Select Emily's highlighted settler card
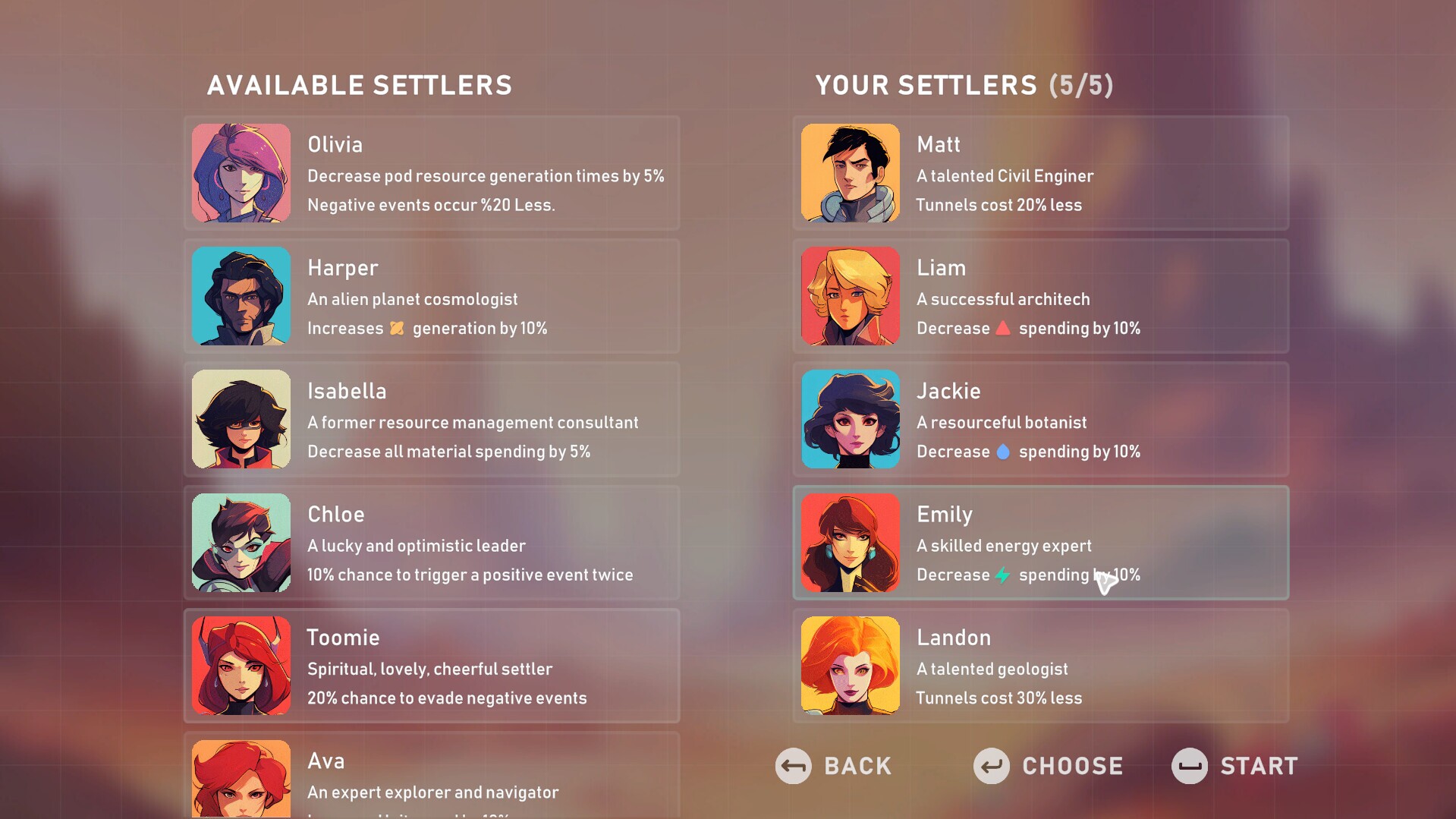This screenshot has width=1456, height=819. pyautogui.click(x=1039, y=542)
